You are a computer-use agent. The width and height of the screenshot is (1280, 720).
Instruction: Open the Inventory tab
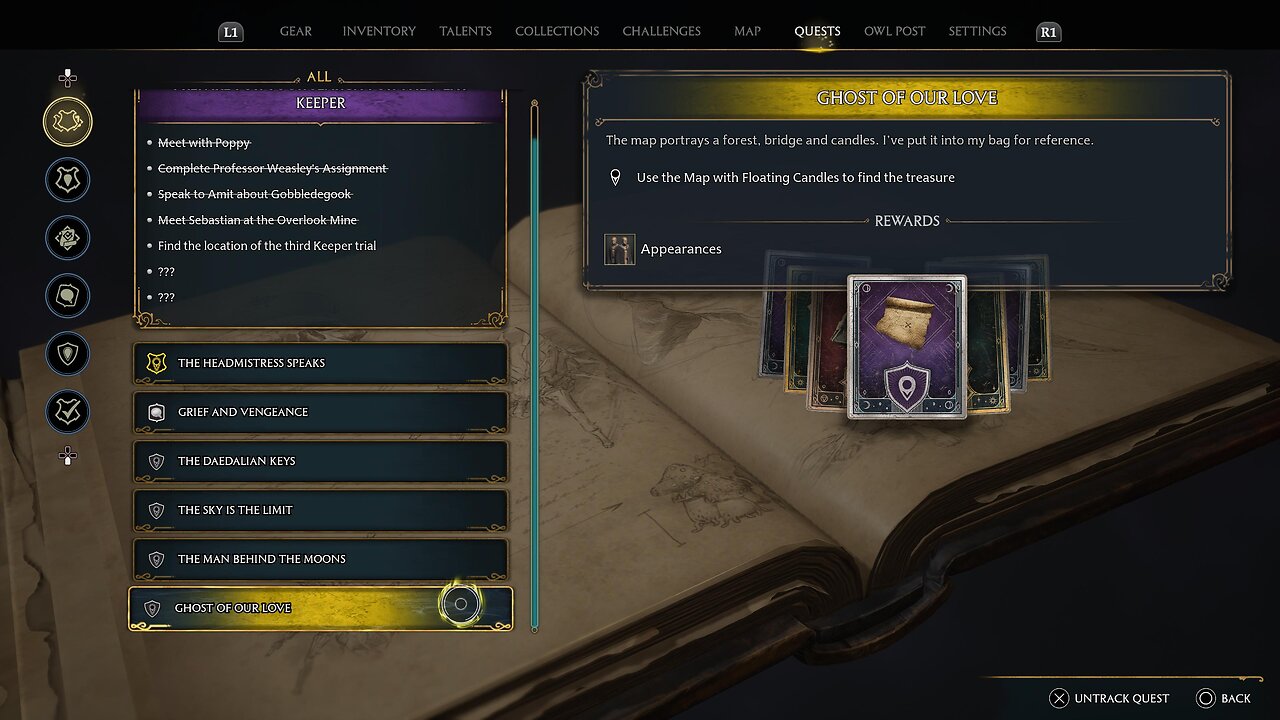coord(379,31)
